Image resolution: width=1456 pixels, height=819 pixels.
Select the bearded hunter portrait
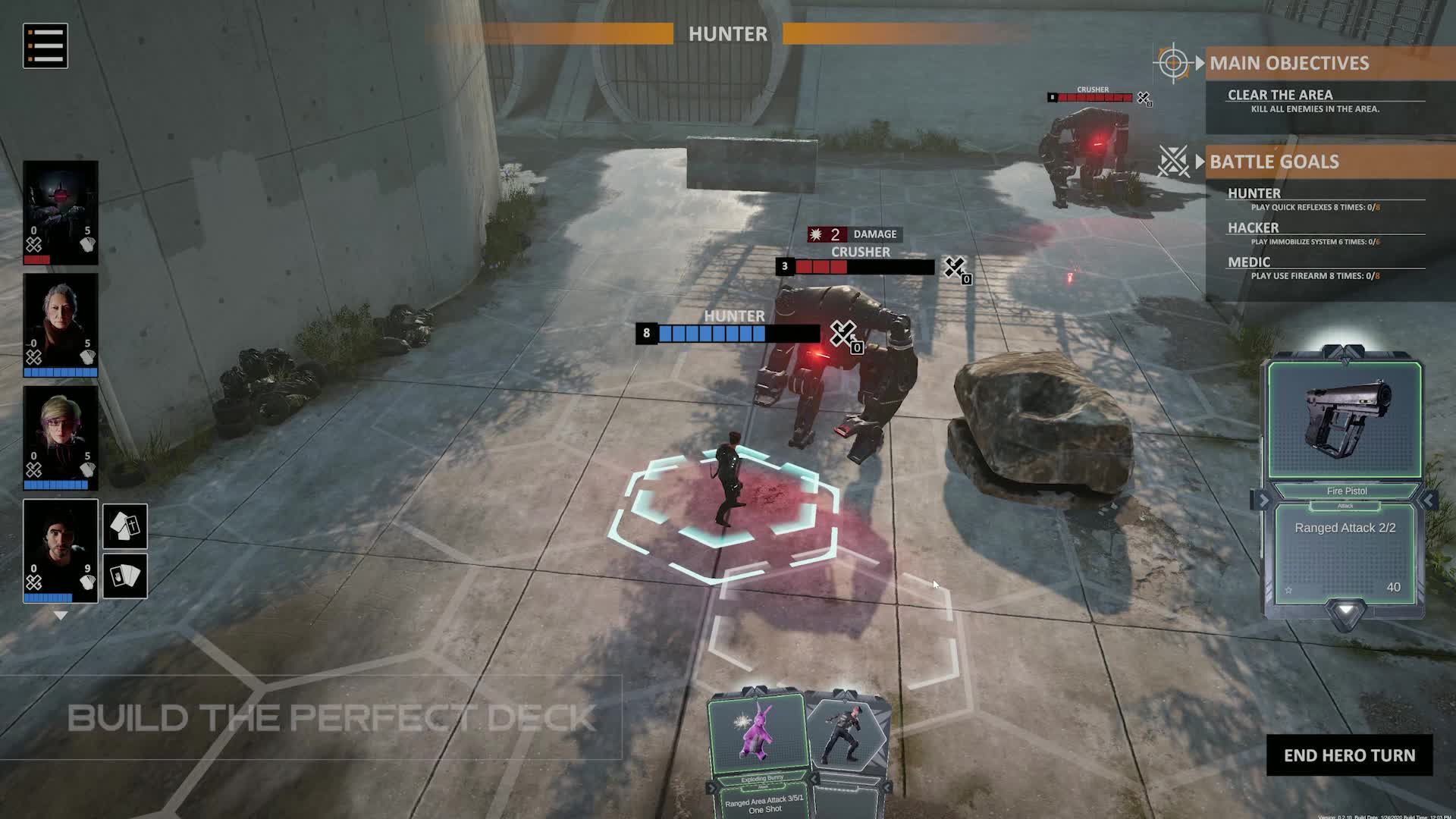point(61,550)
